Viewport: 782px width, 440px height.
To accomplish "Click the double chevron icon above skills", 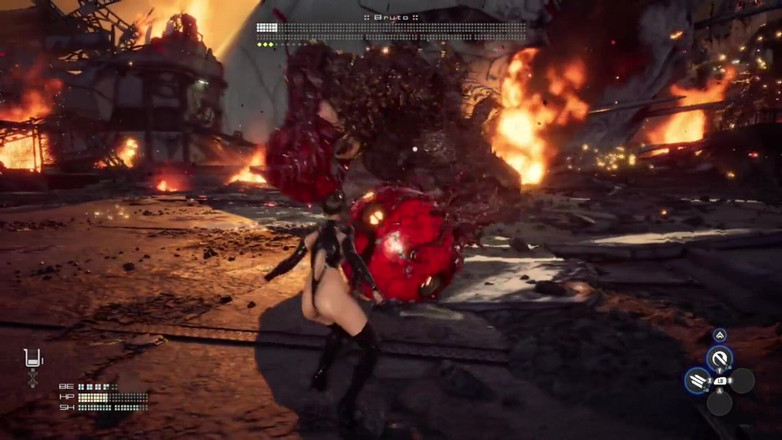I will (x=719, y=336).
